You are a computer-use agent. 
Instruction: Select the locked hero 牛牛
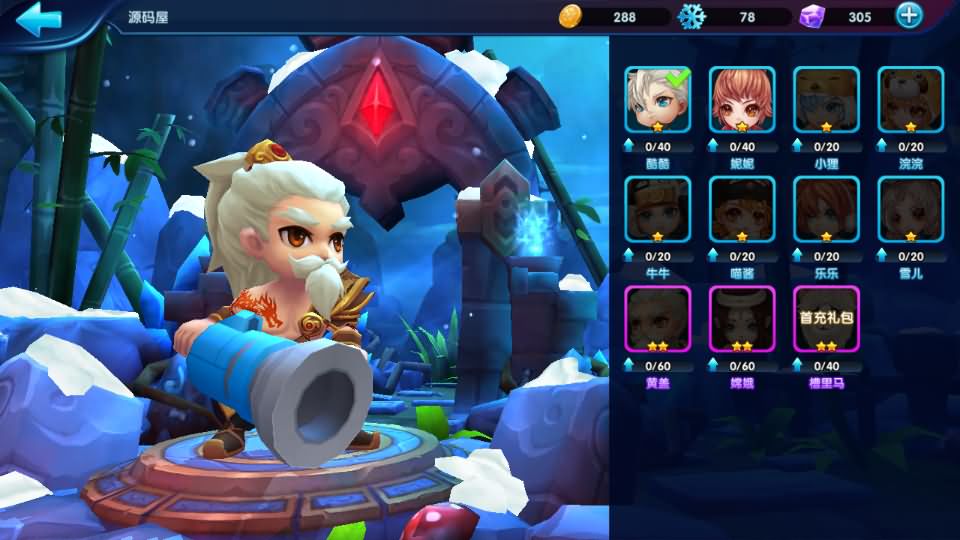coord(658,209)
